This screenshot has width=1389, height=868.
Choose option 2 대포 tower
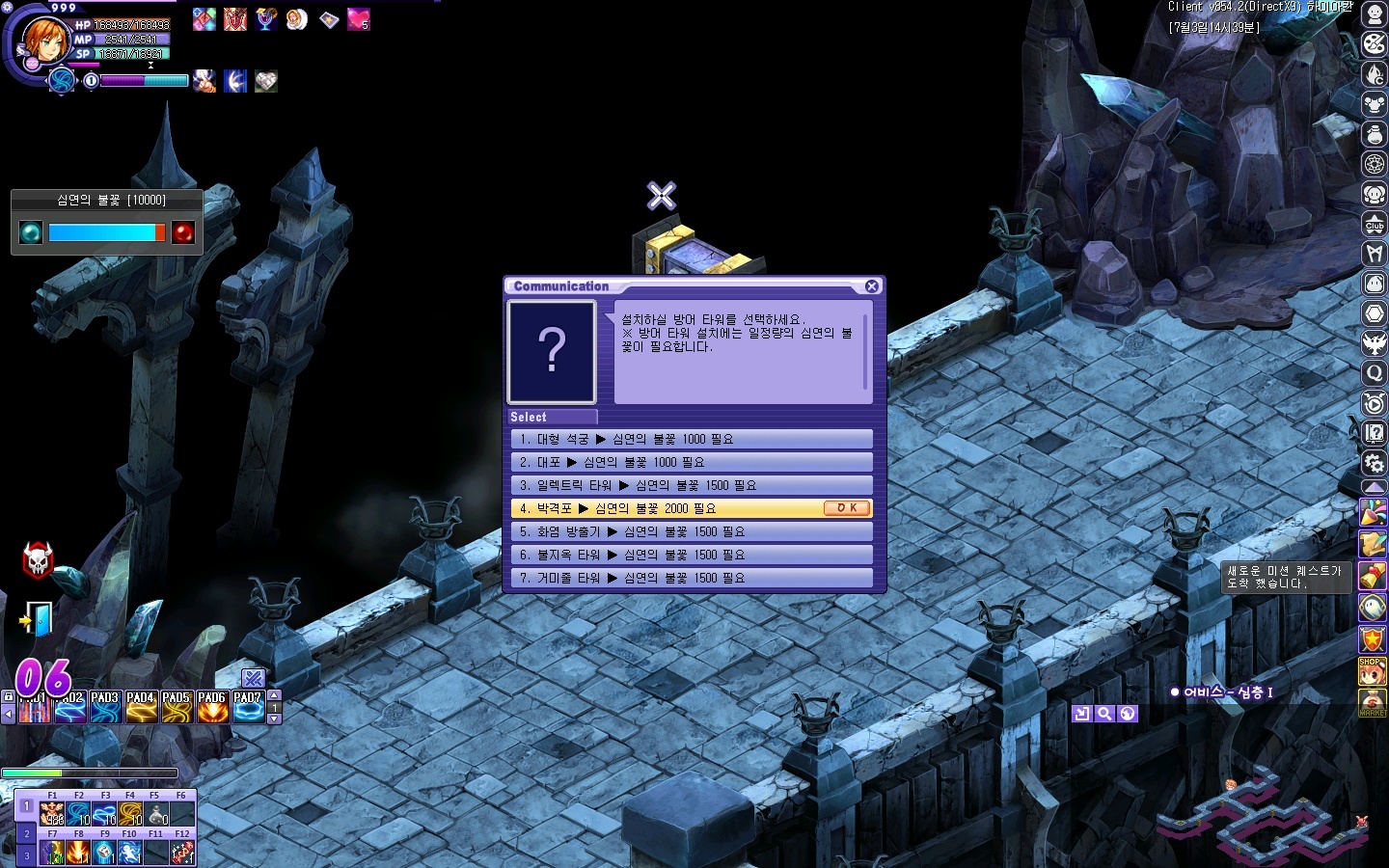691,463
